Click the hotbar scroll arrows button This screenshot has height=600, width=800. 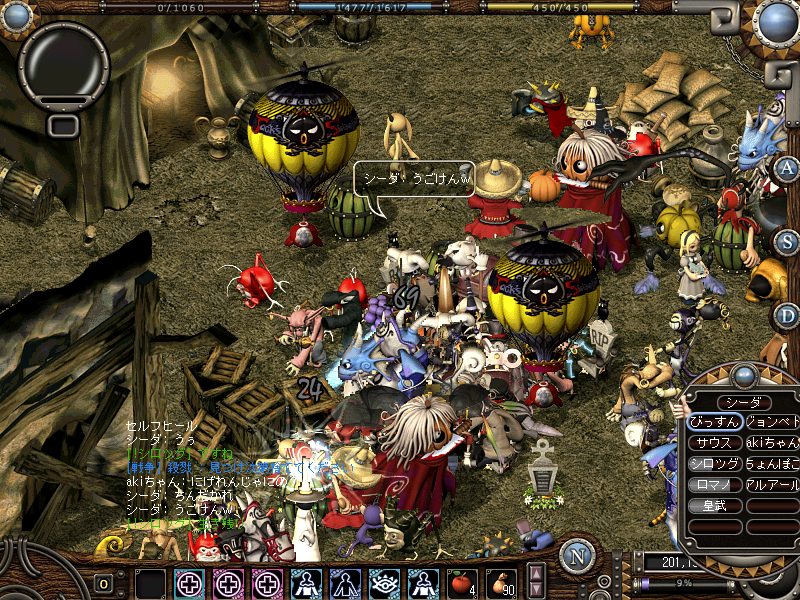click(x=536, y=580)
